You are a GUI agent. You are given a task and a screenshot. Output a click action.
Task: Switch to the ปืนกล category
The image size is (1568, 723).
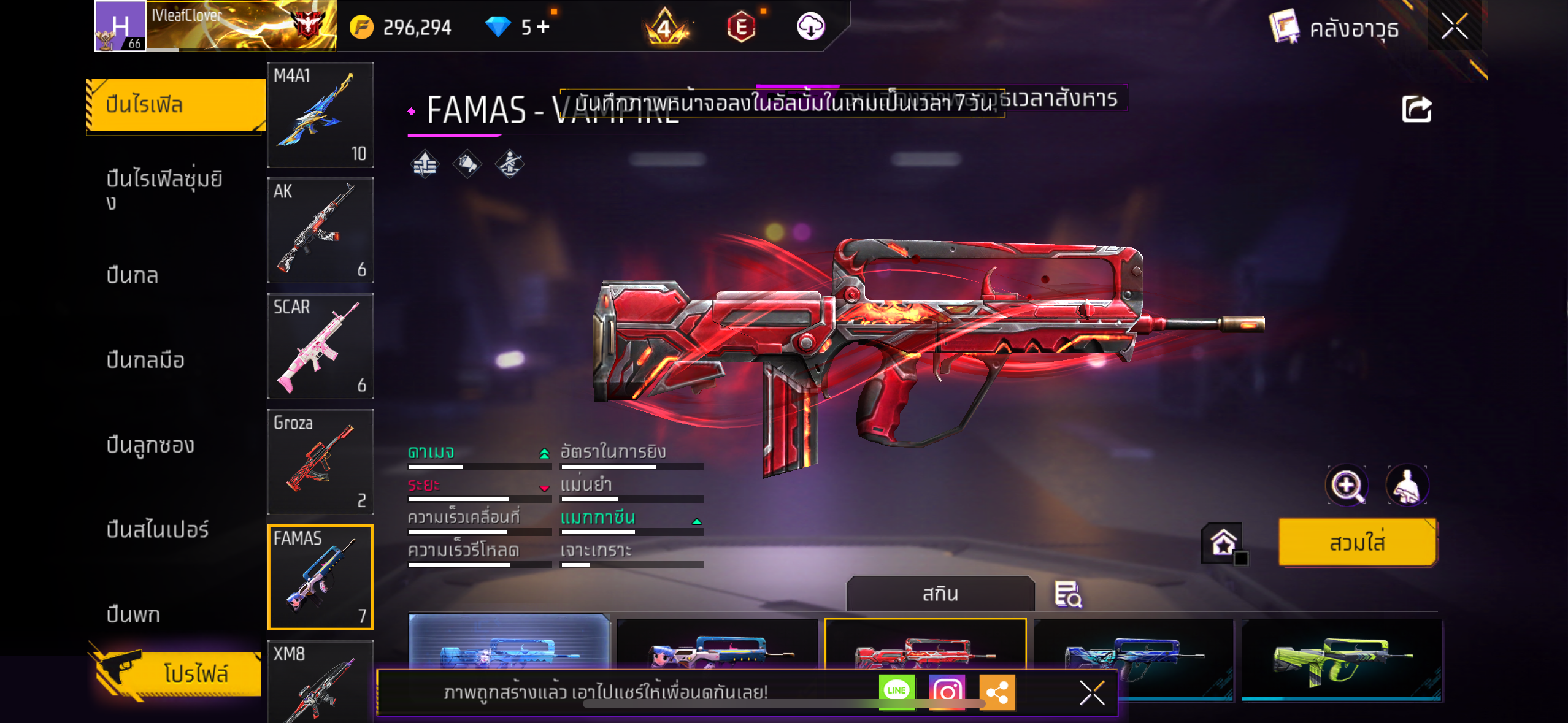point(133,276)
